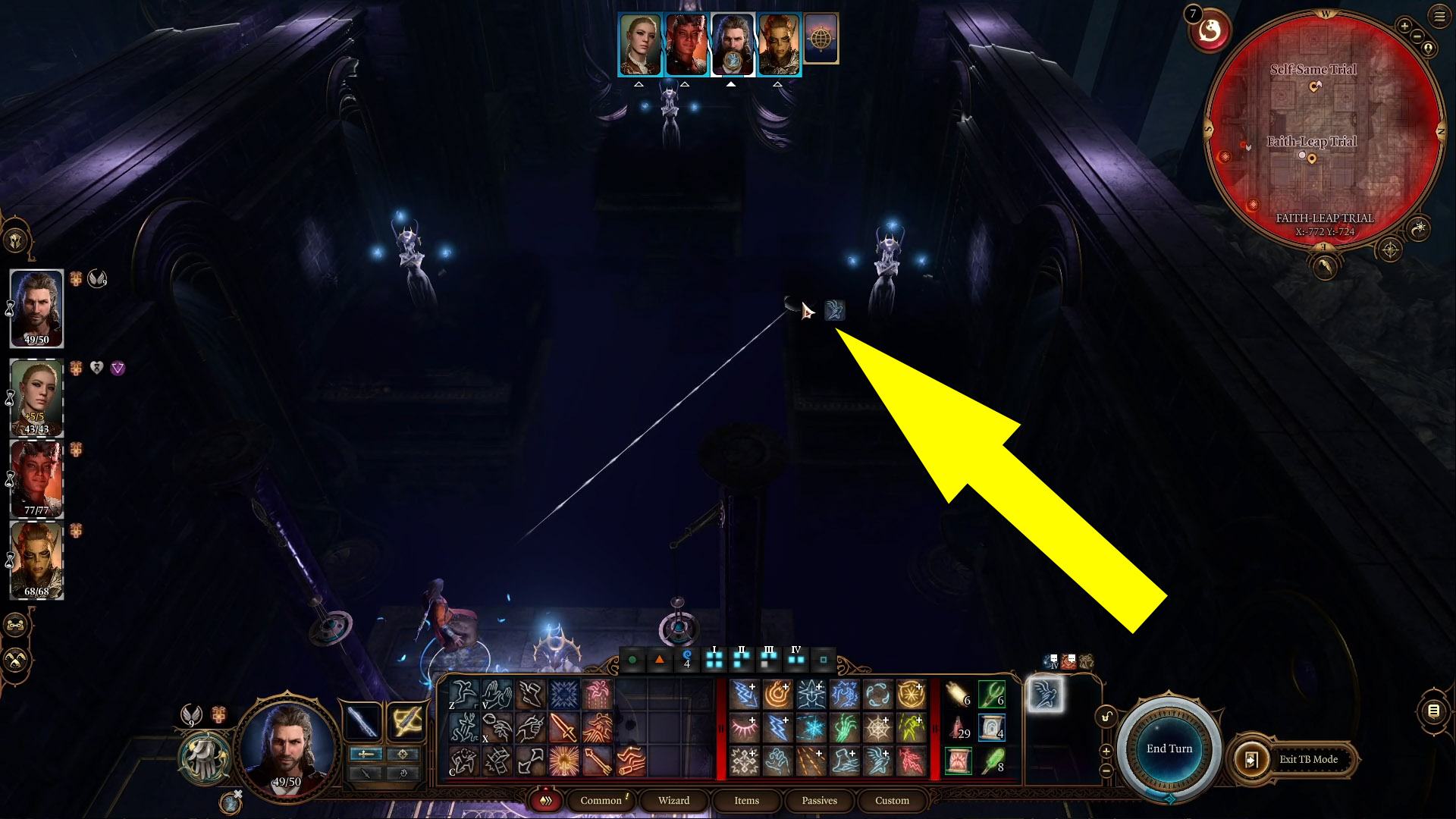The image size is (1456, 819).
Task: Switch to the Items tab
Action: pyautogui.click(x=746, y=801)
